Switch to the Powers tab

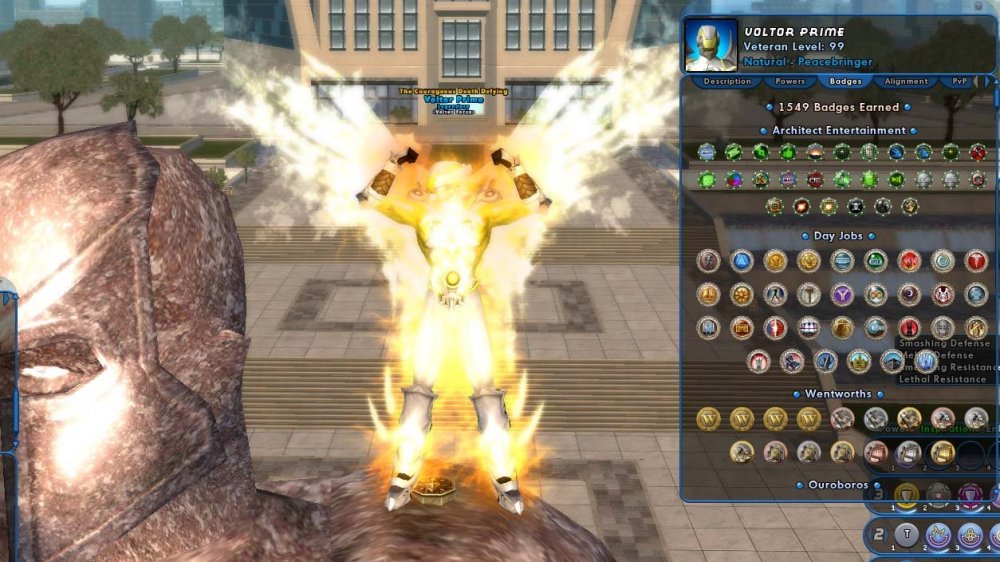(x=790, y=81)
